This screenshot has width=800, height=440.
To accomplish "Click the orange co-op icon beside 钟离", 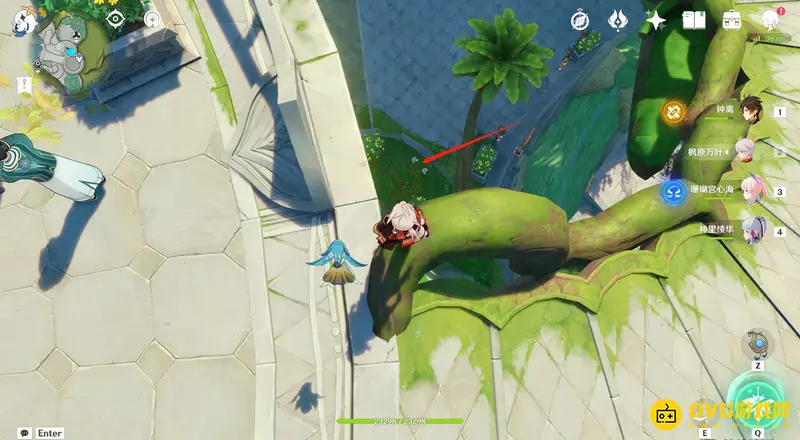I will pos(673,111).
